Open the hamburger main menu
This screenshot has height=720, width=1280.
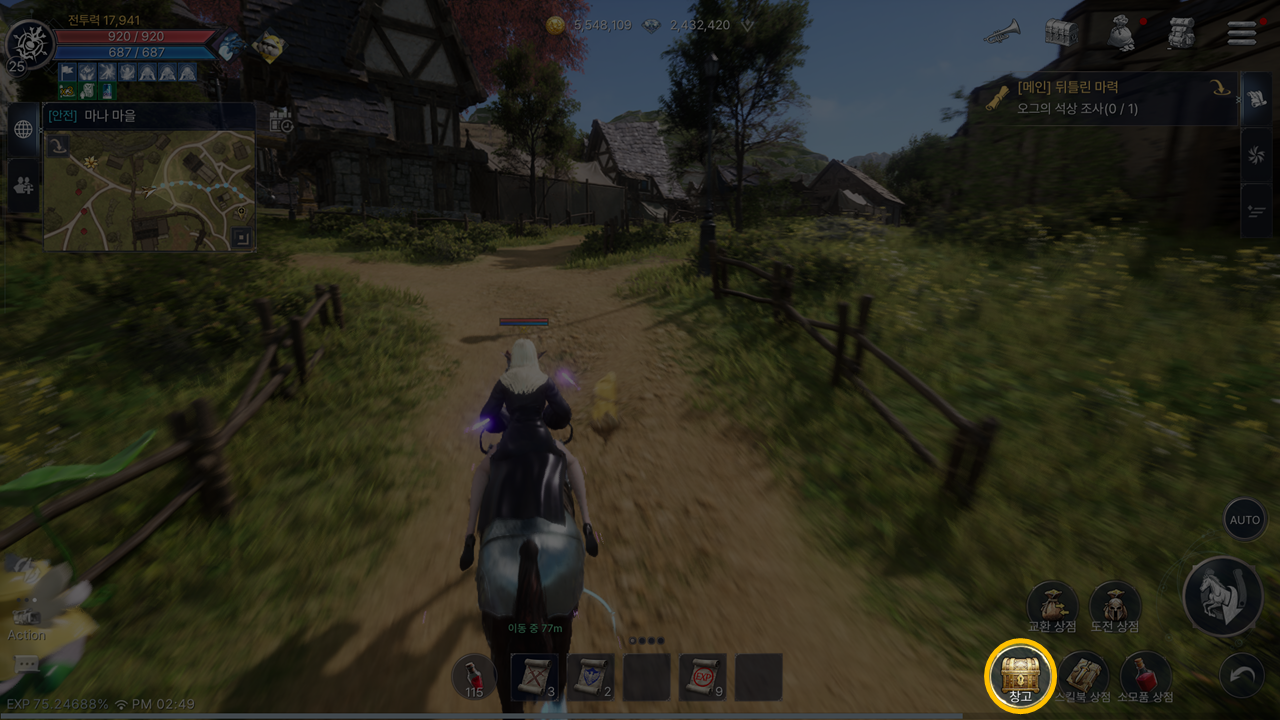pyautogui.click(x=1242, y=33)
